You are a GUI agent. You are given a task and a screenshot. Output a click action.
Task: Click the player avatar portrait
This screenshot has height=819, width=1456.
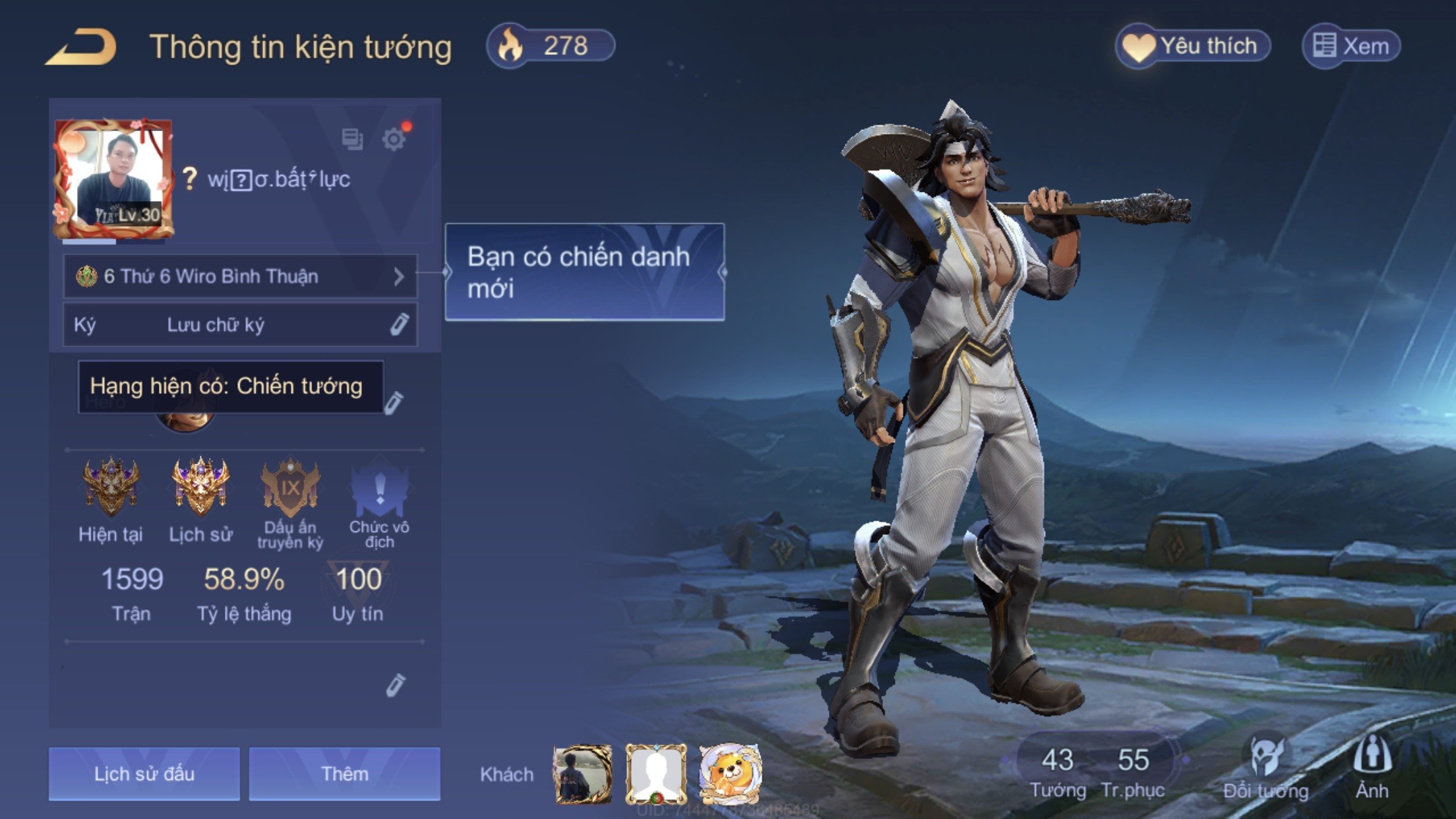point(114,178)
